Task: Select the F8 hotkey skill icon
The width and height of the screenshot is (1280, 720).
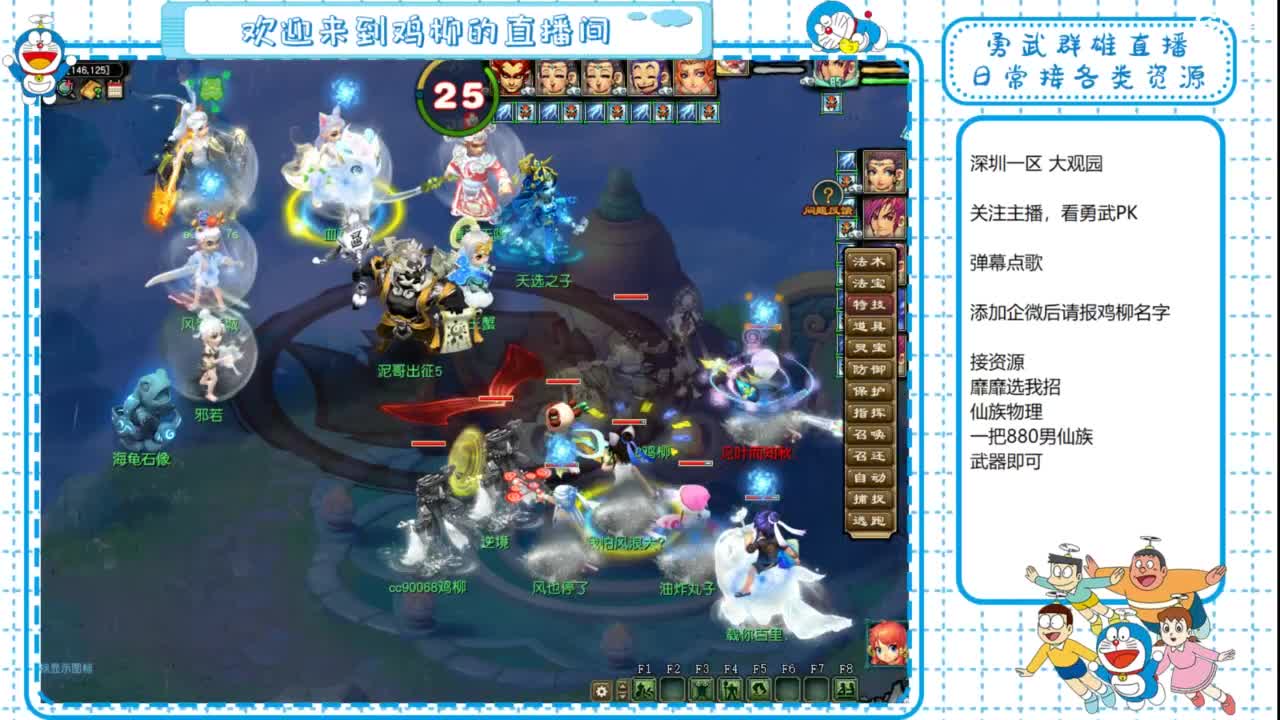Action: (x=844, y=689)
